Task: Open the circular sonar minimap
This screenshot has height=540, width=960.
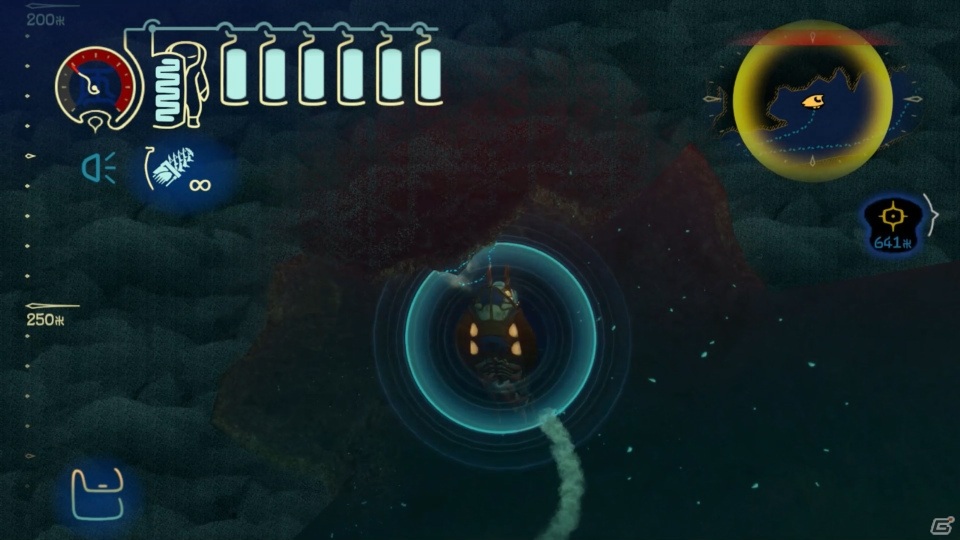Action: pyautogui.click(x=812, y=100)
